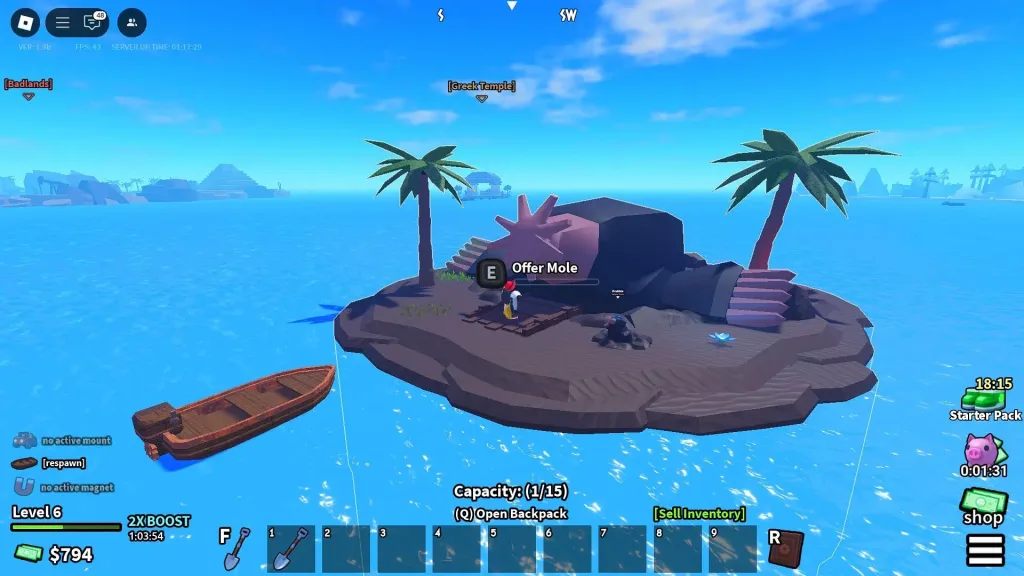Open the chat with 48 unread messages
This screenshot has height=576, width=1024.
93,22
